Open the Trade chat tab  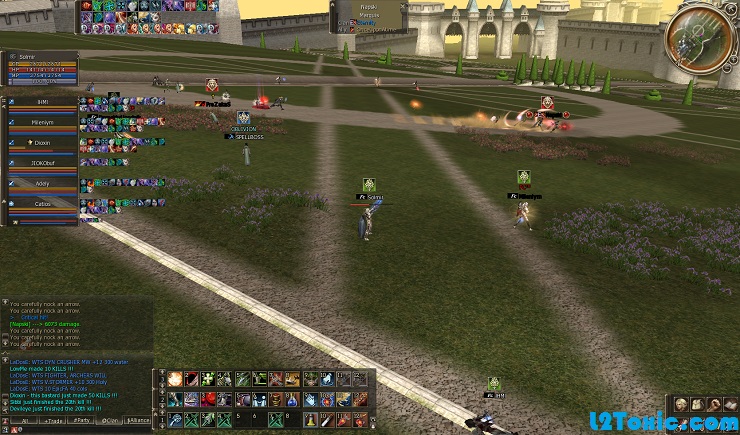coord(52,421)
